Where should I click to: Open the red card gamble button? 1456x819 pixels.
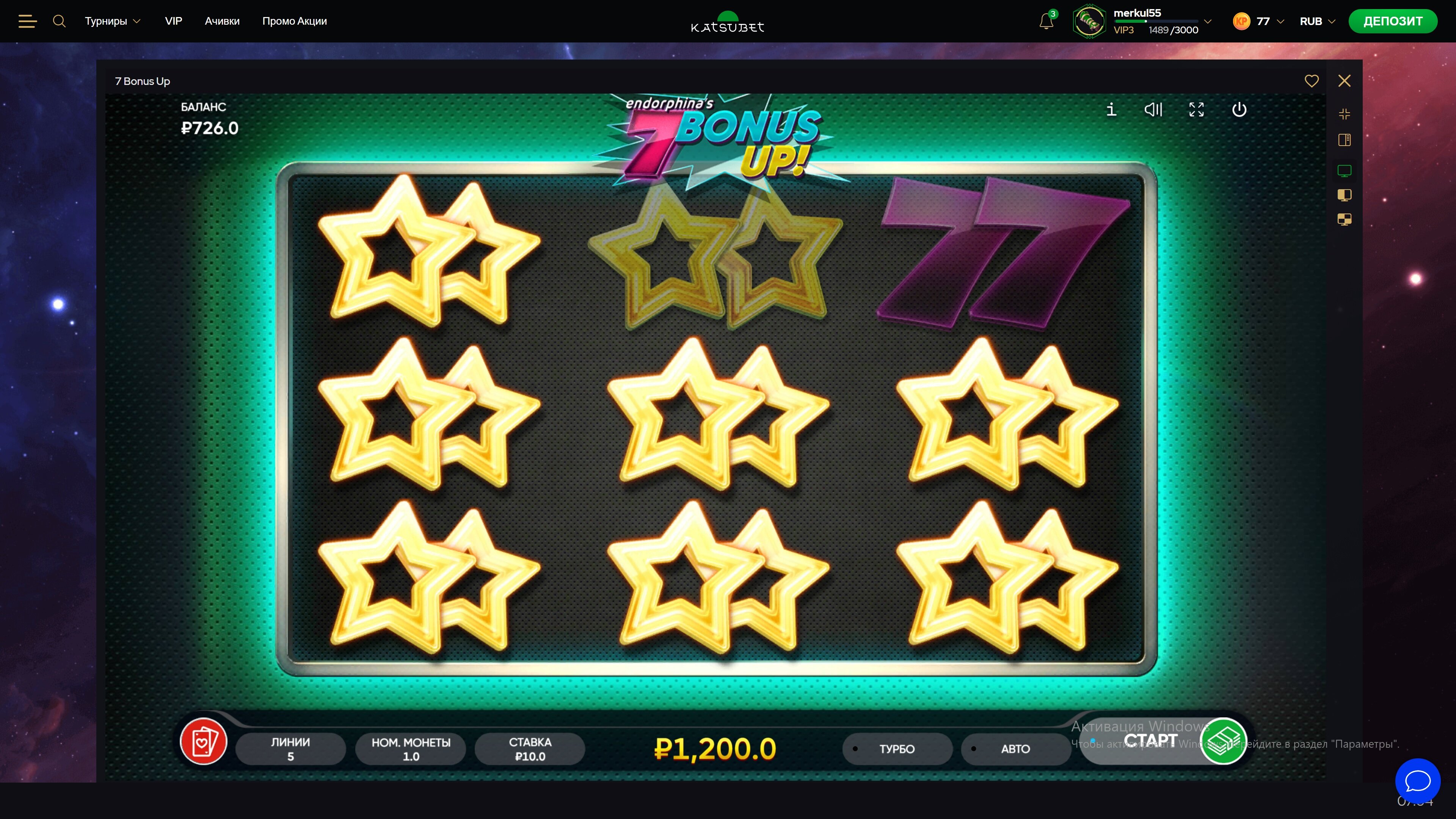pos(204,741)
